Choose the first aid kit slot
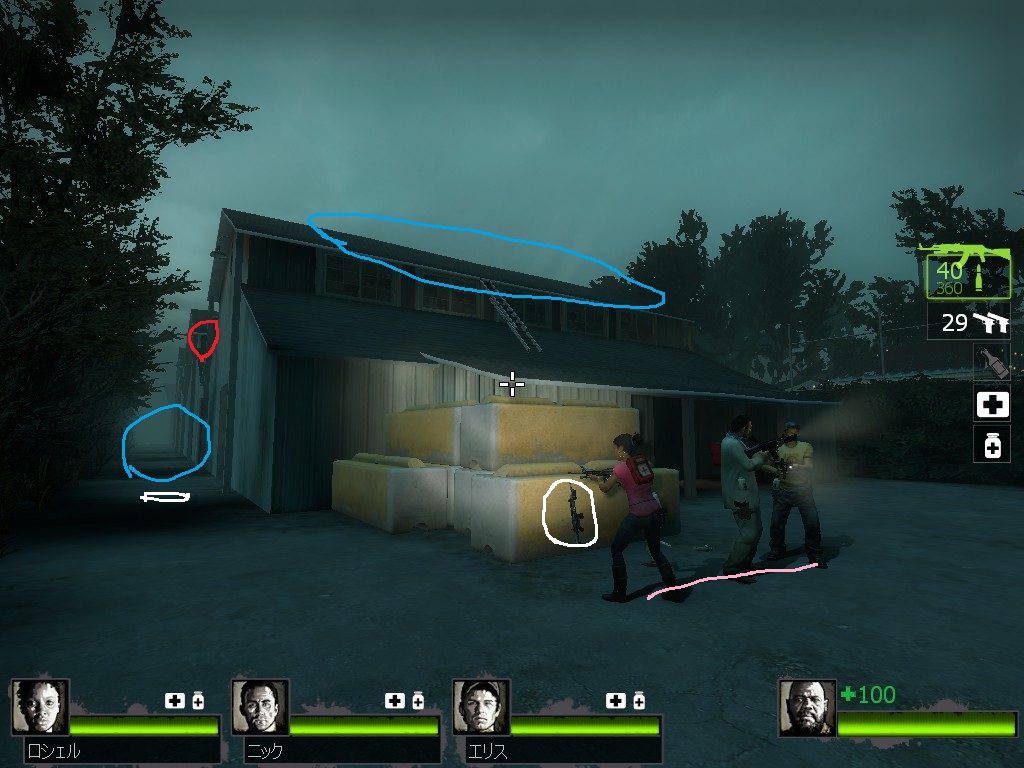 point(991,404)
